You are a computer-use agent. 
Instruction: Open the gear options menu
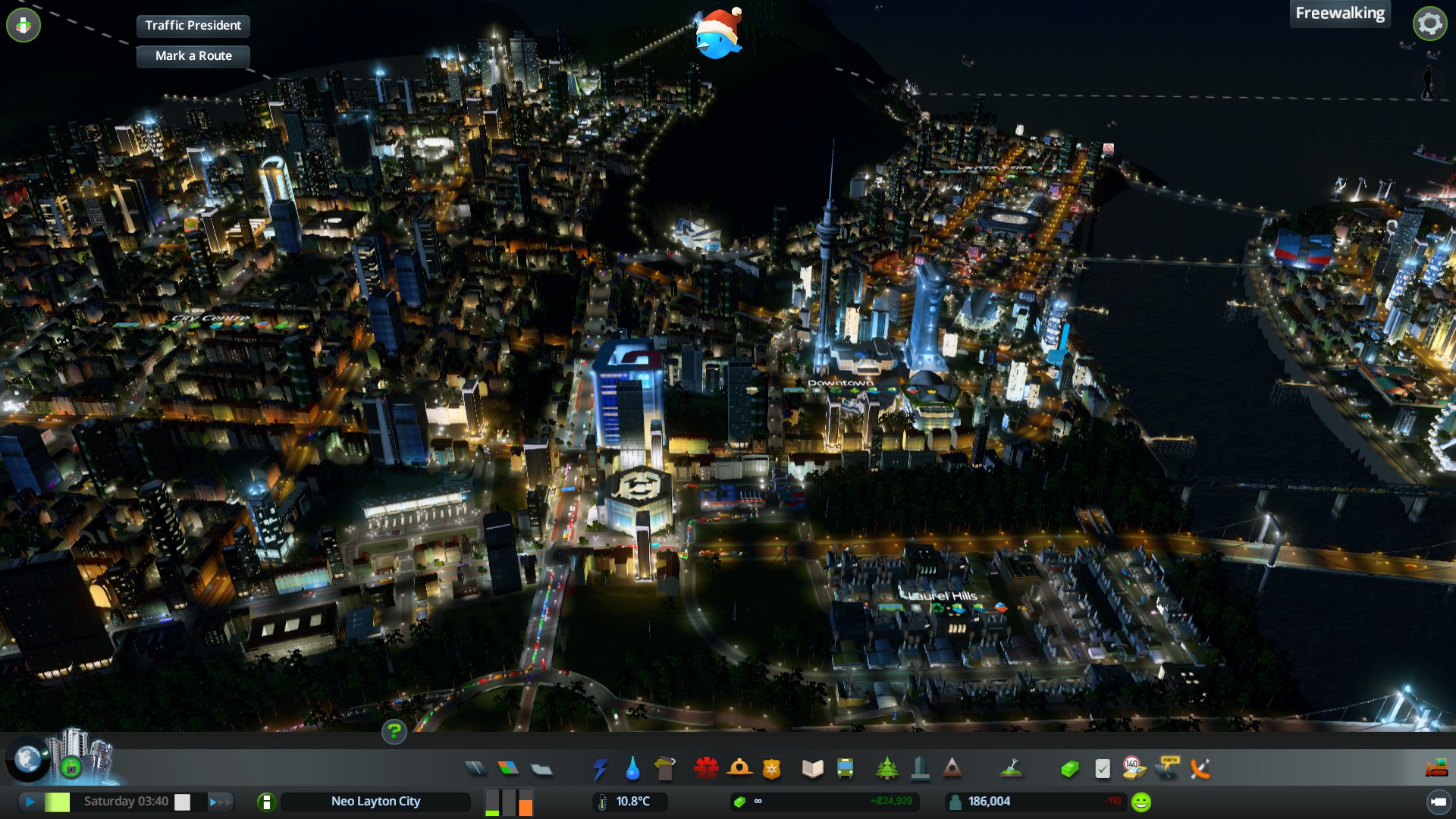point(1429,24)
